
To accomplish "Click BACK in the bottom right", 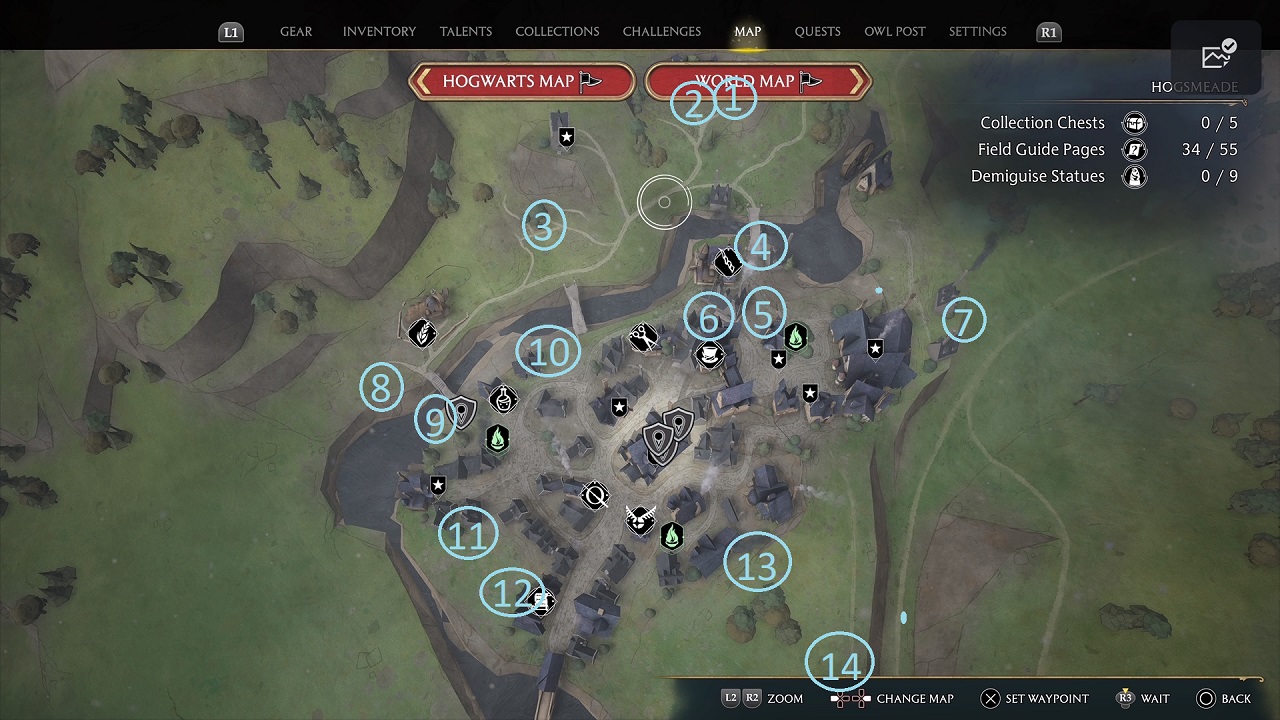I will coord(1235,698).
